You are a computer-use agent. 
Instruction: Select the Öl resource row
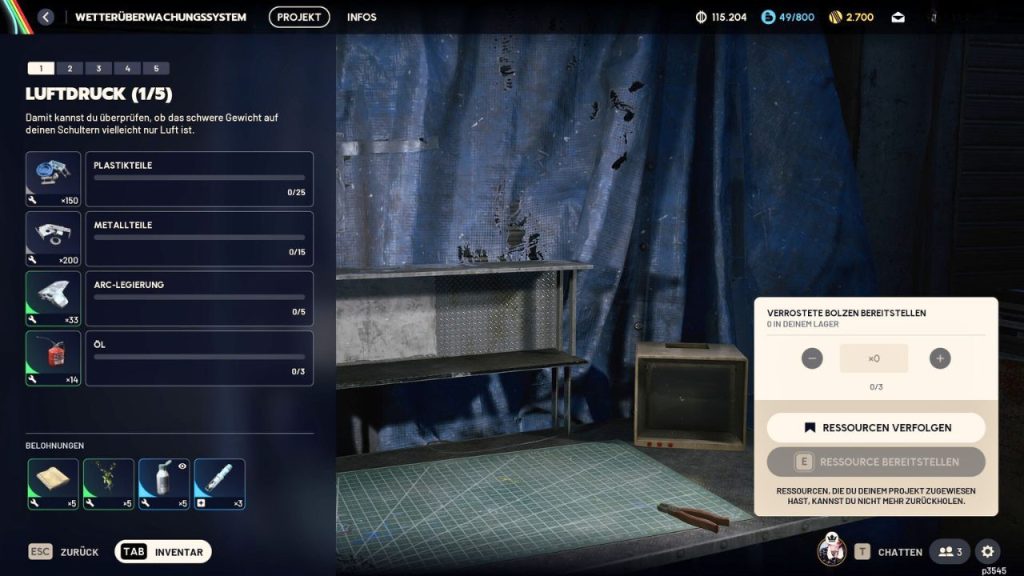coord(199,358)
